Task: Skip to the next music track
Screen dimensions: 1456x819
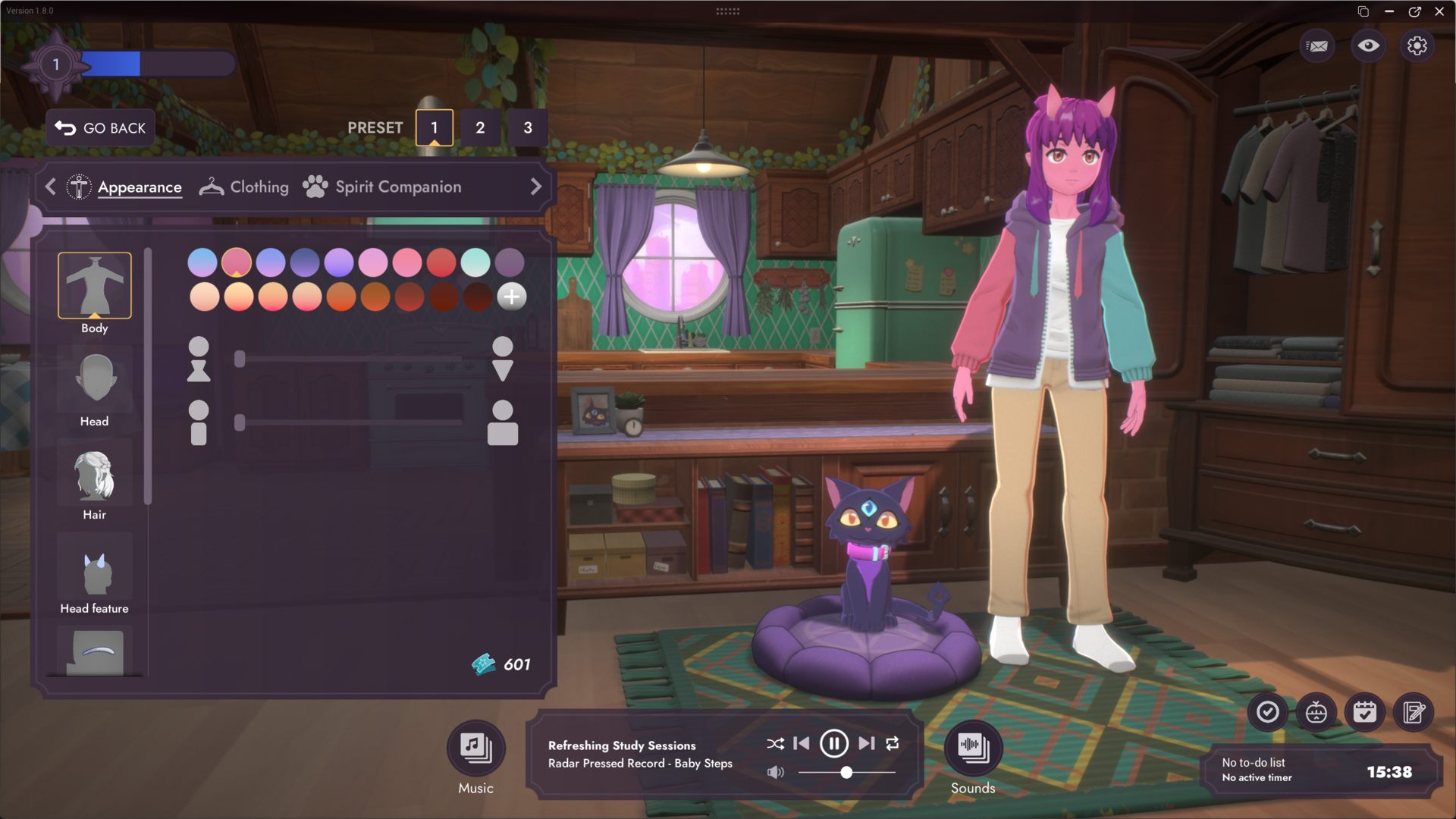Action: tap(866, 743)
